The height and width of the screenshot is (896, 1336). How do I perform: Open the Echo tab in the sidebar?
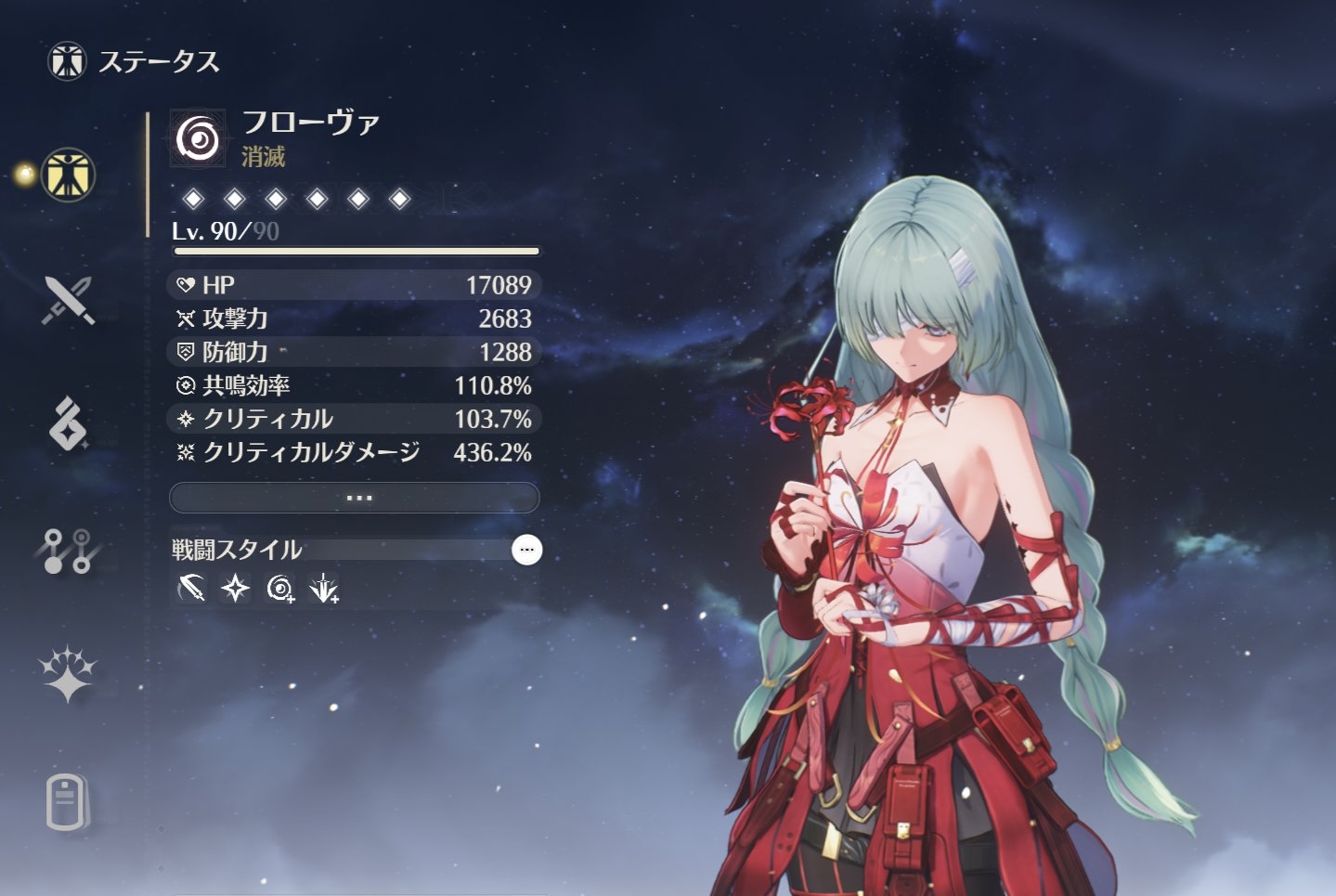click(x=68, y=423)
